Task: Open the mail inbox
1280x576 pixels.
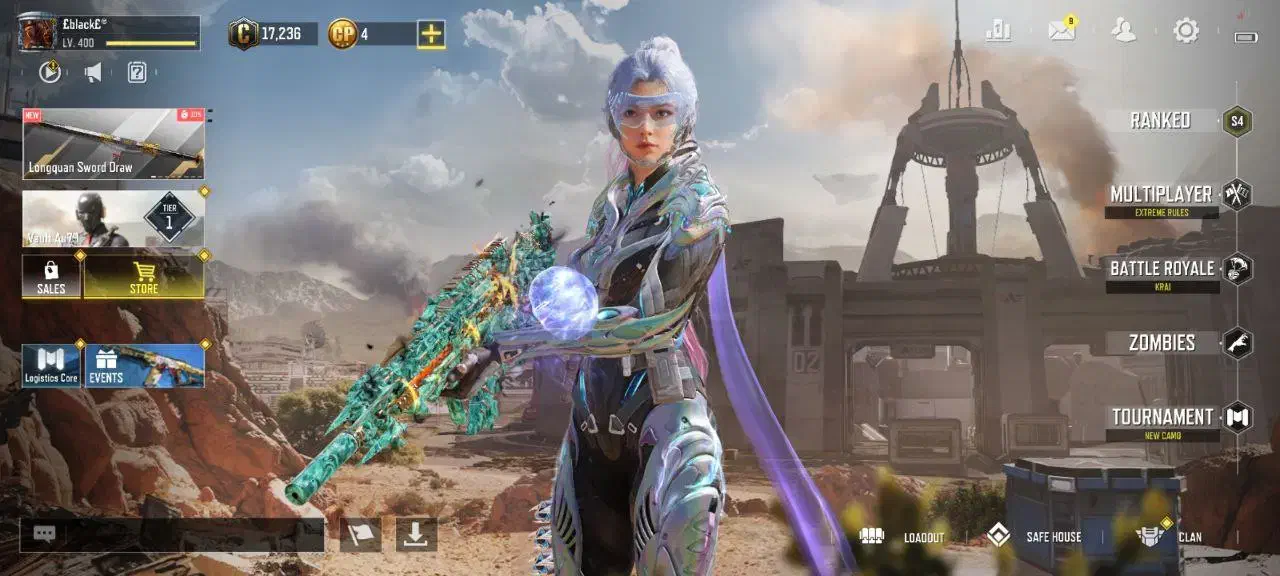Action: pyautogui.click(x=1061, y=31)
